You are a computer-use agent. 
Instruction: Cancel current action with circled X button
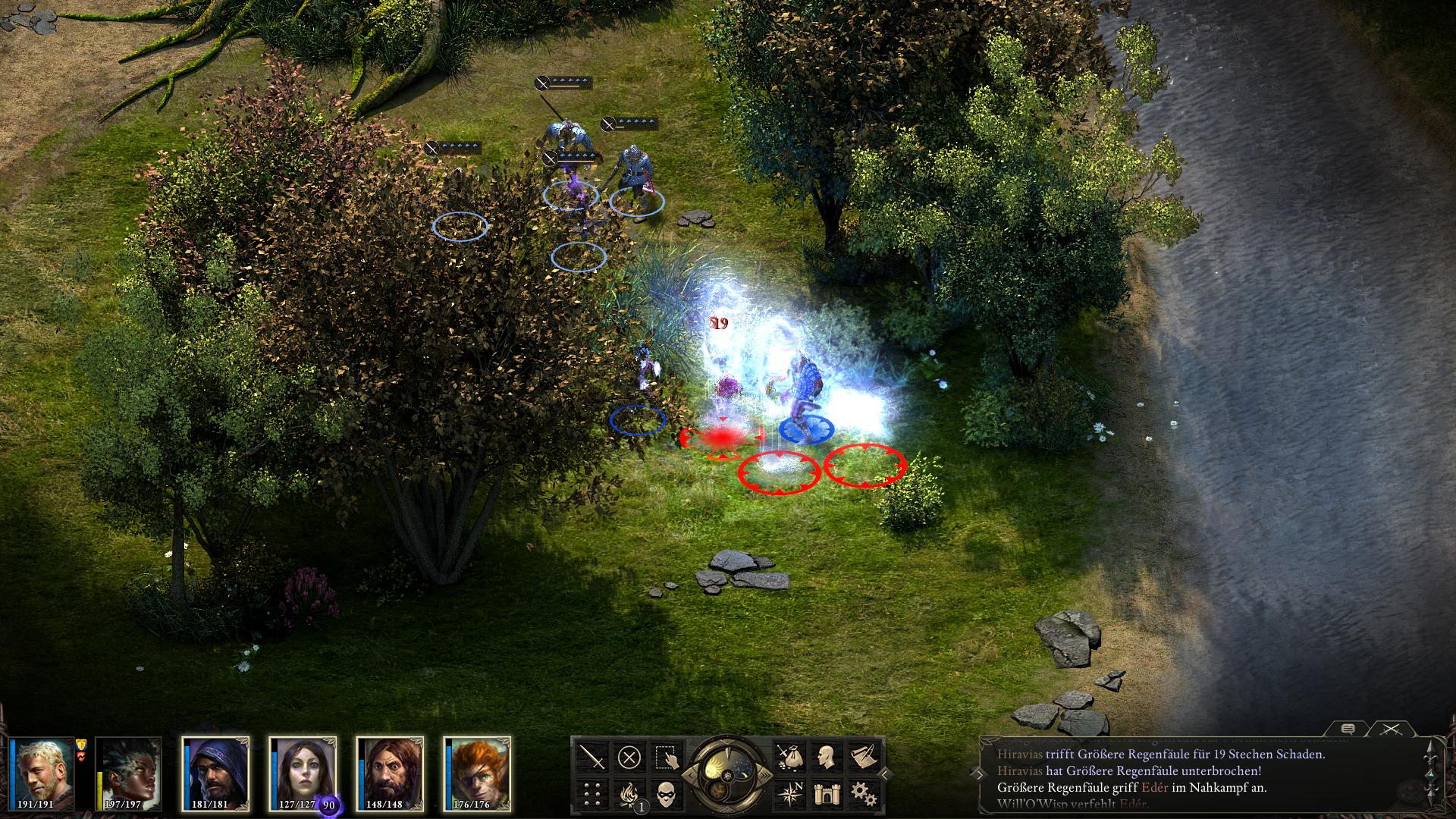(629, 757)
